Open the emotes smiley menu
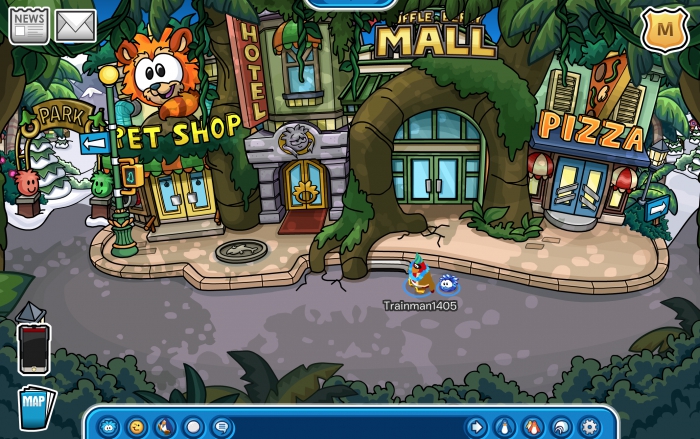This screenshot has height=439, width=700. coord(136,427)
